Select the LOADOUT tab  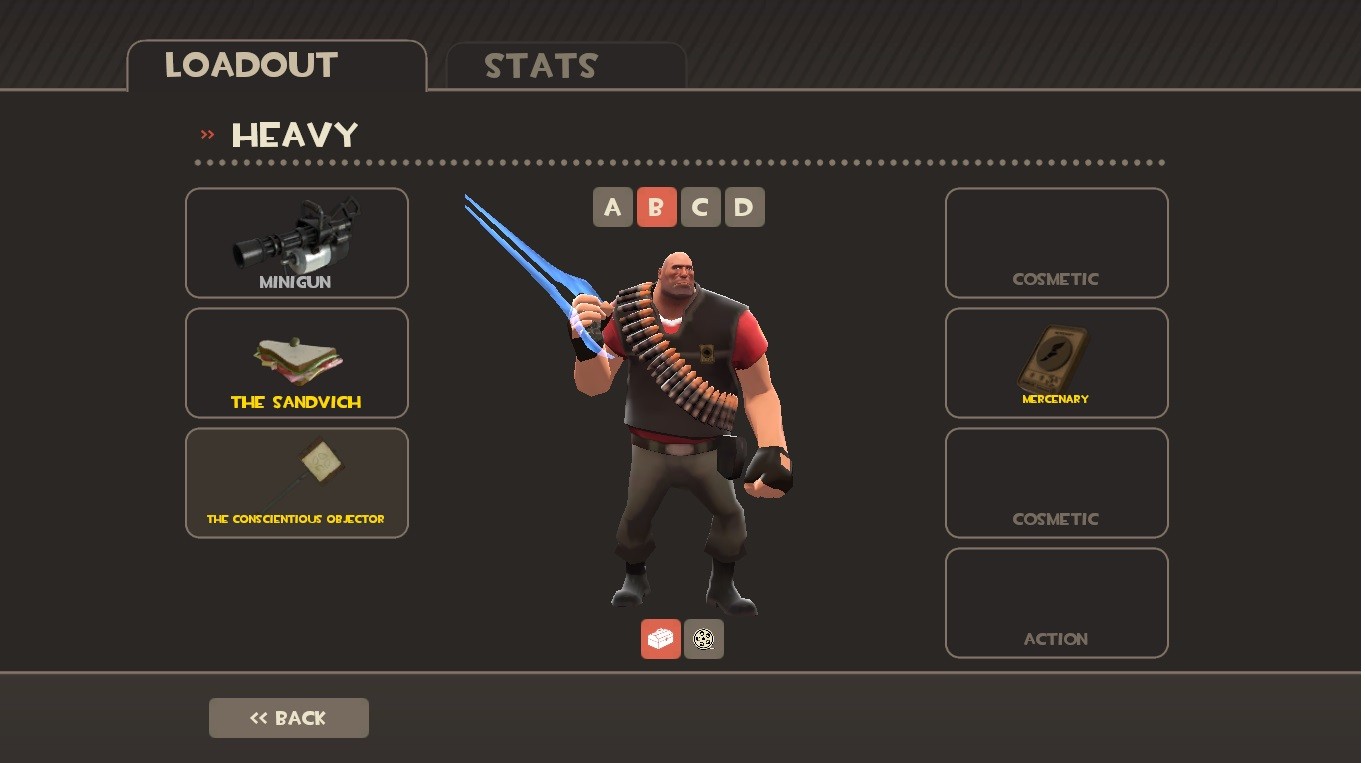click(x=250, y=64)
